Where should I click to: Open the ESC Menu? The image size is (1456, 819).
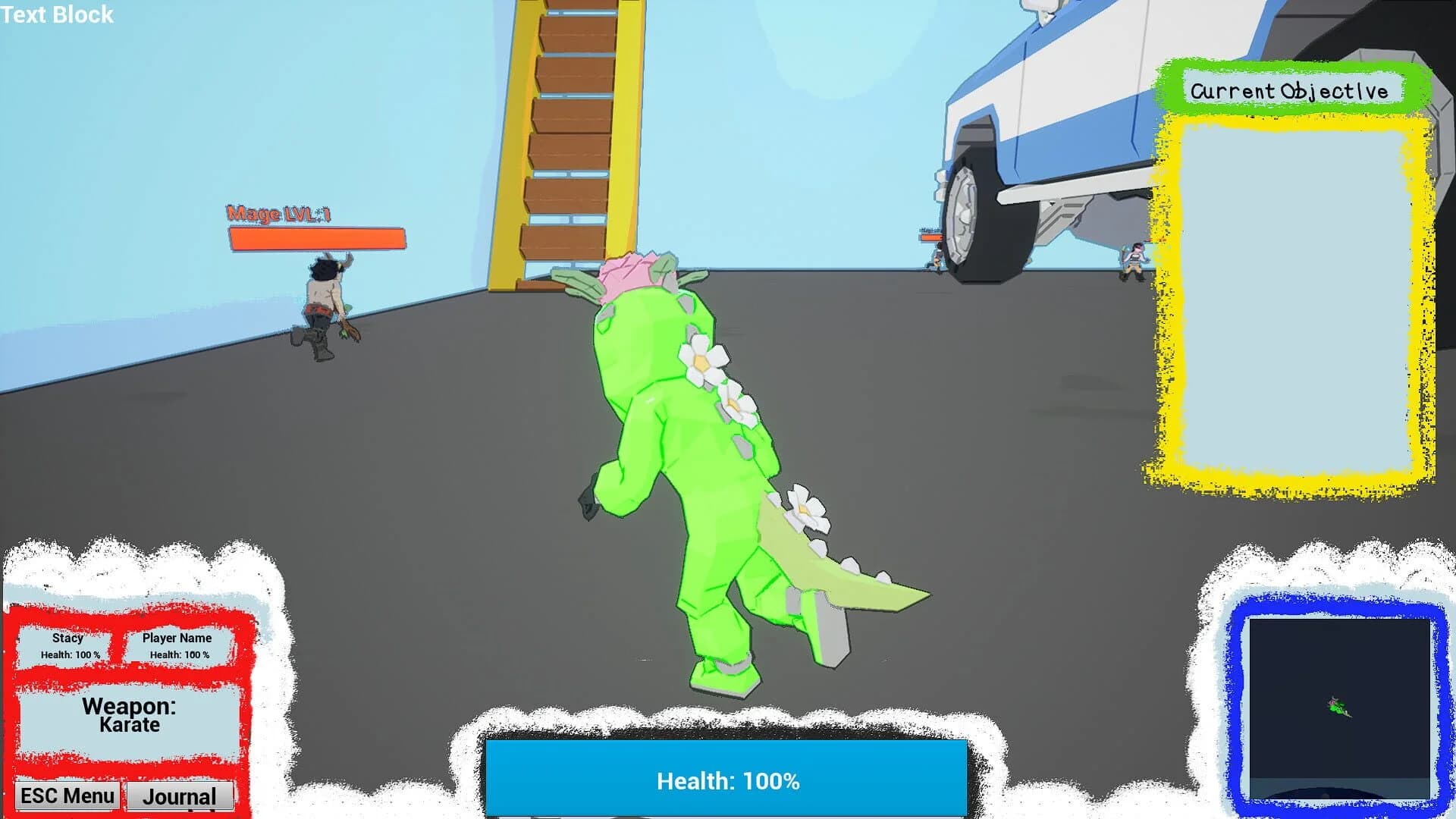67,795
